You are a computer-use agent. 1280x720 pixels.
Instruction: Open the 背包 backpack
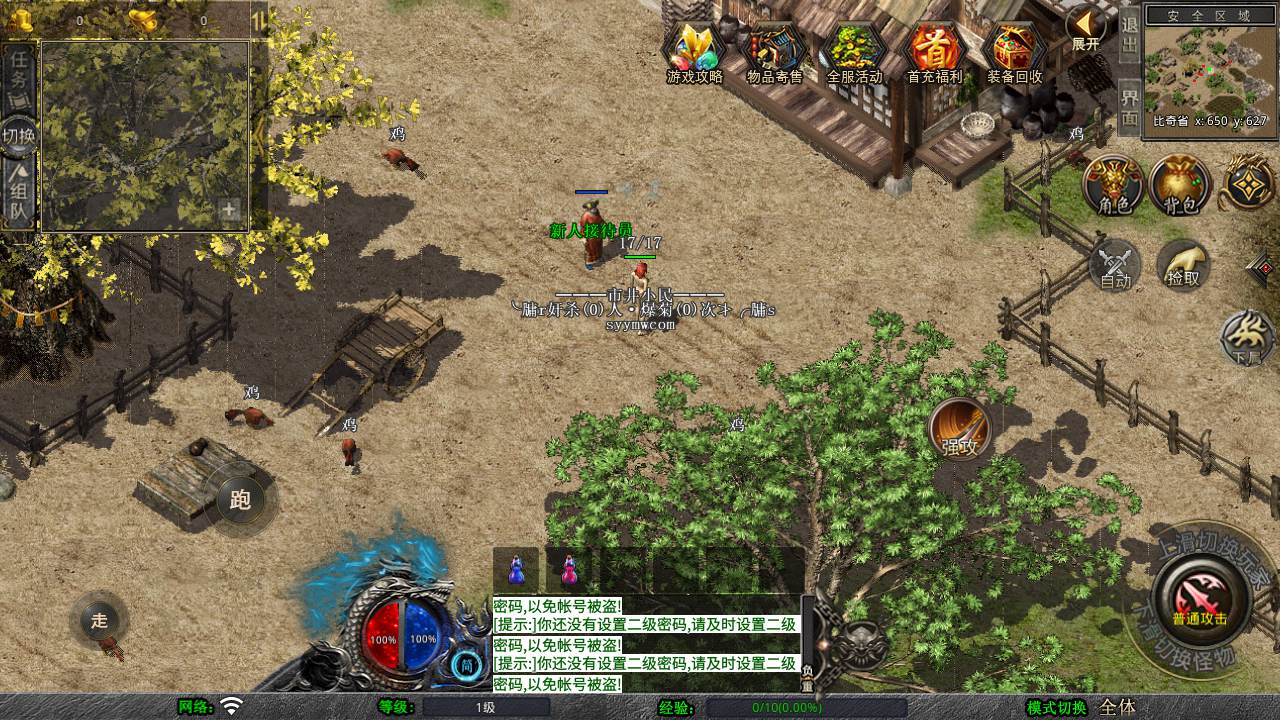tap(1180, 185)
